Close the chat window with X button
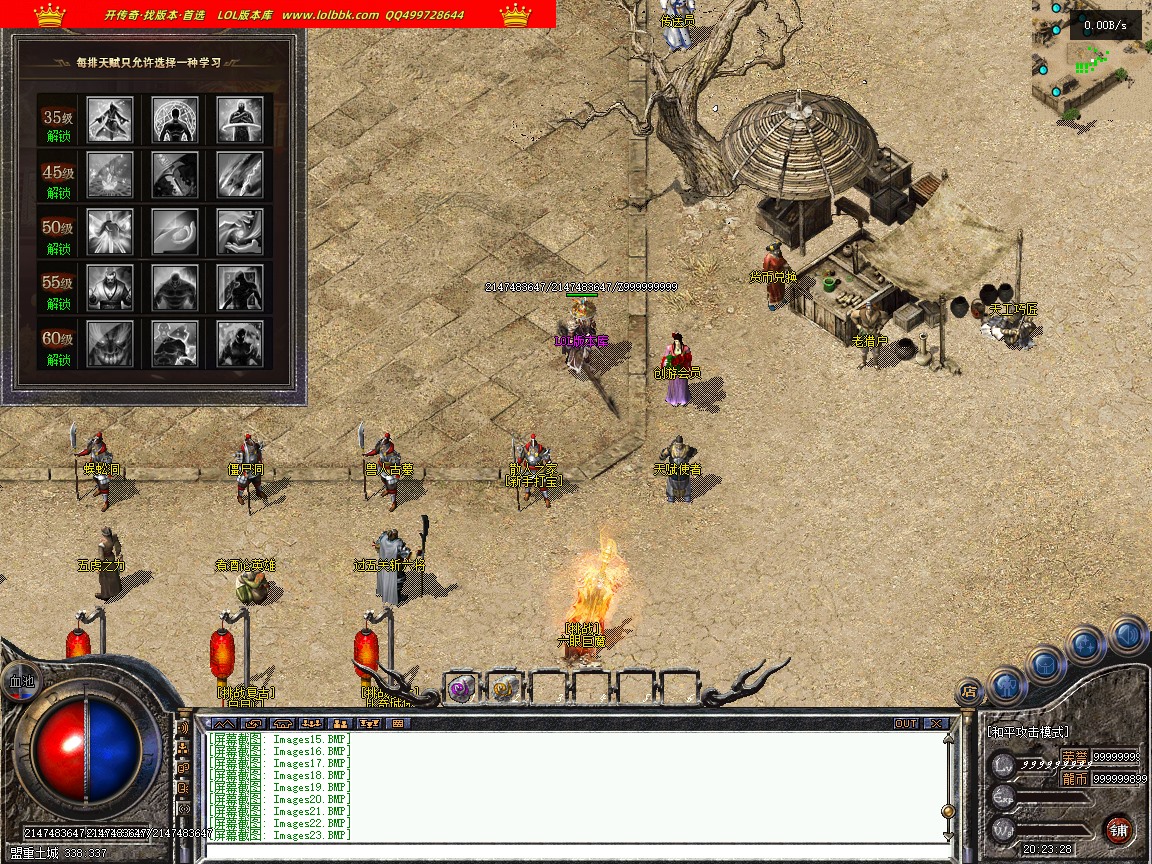Screen dimensions: 1152x864 (936, 723)
